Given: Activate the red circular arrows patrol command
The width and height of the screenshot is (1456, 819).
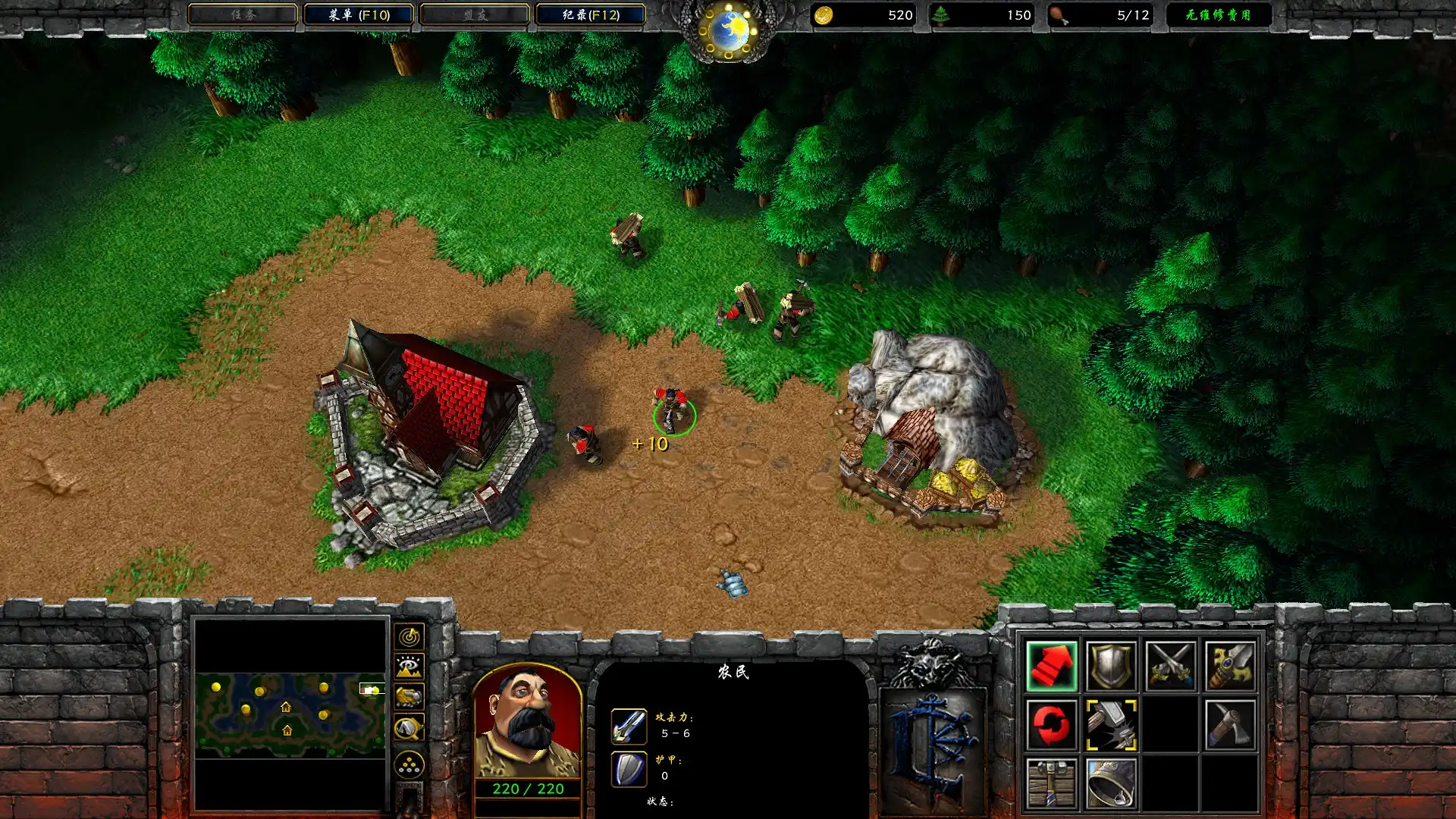Looking at the screenshot, I should pos(1051,725).
